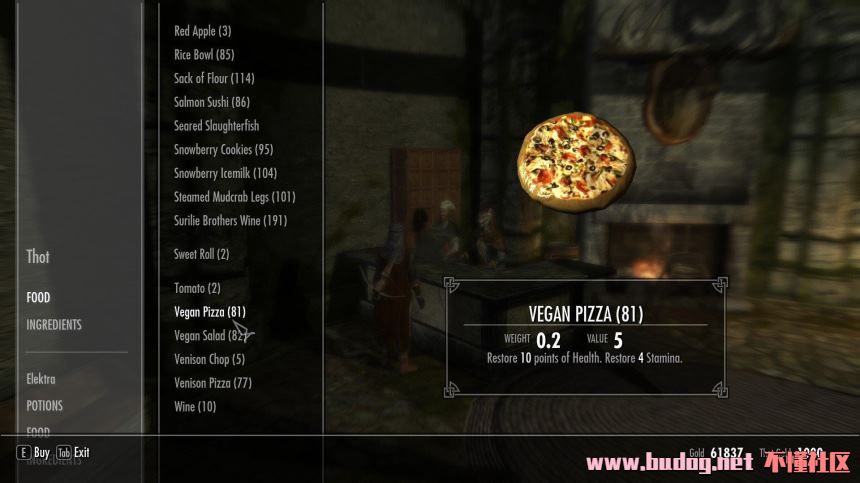Pick Steamed Mudcrab Legs
This screenshot has height=483, width=860.
pyautogui.click(x=234, y=197)
